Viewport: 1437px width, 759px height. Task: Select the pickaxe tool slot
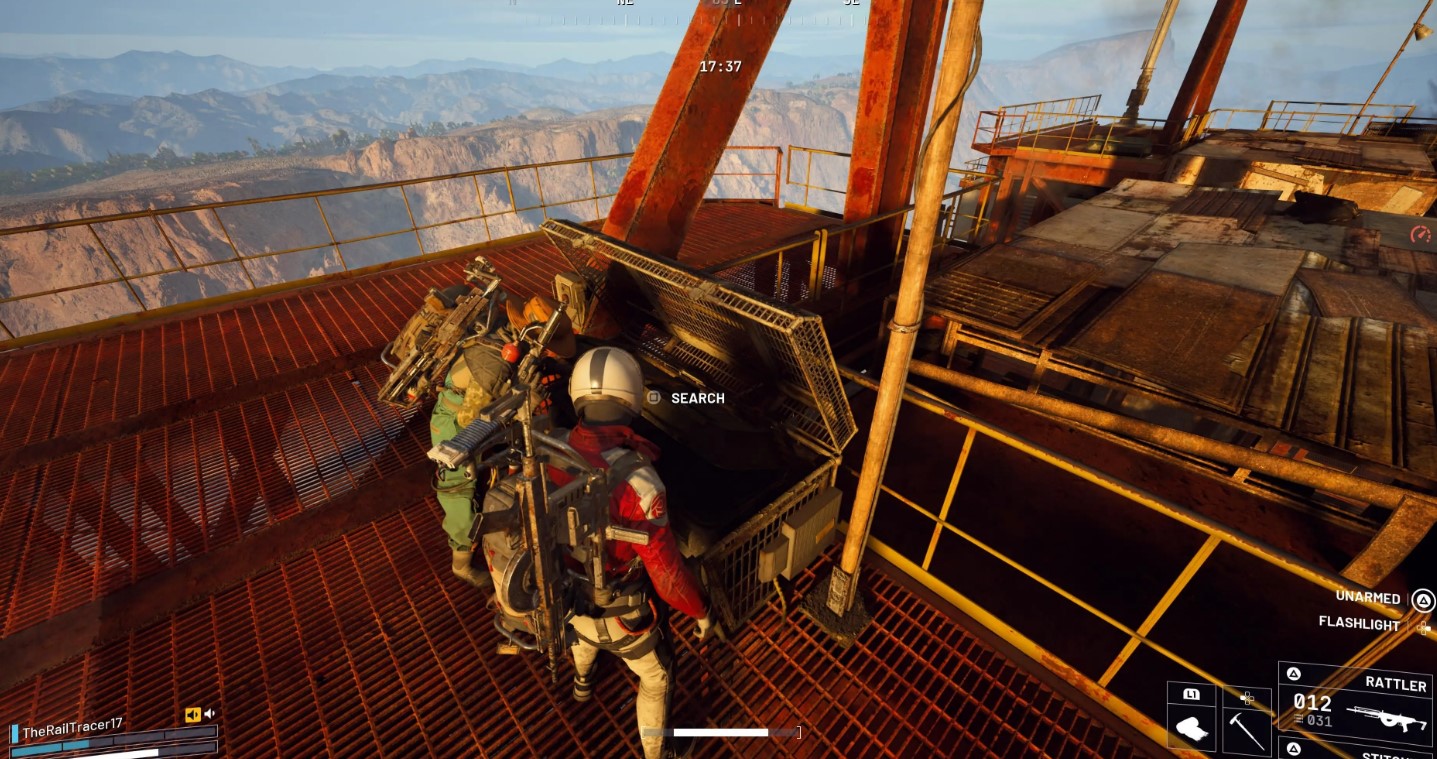[1246, 729]
